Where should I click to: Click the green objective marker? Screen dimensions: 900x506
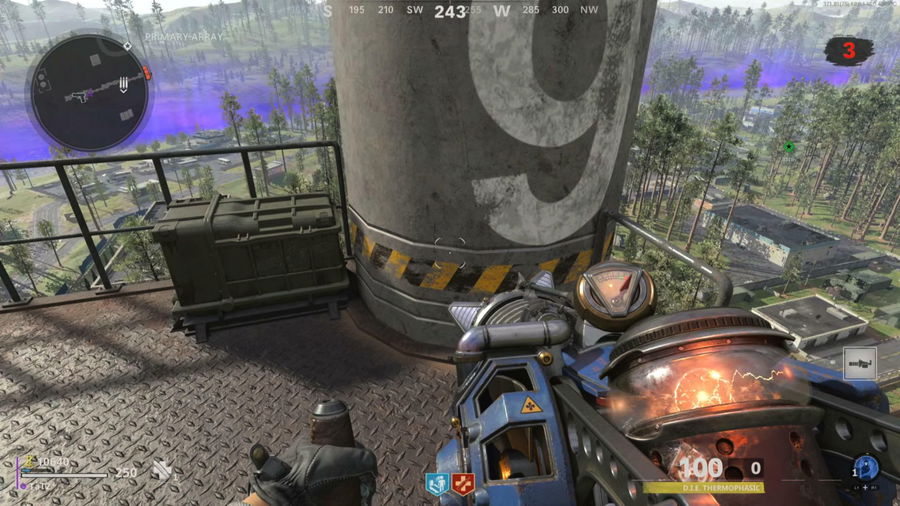point(789,147)
